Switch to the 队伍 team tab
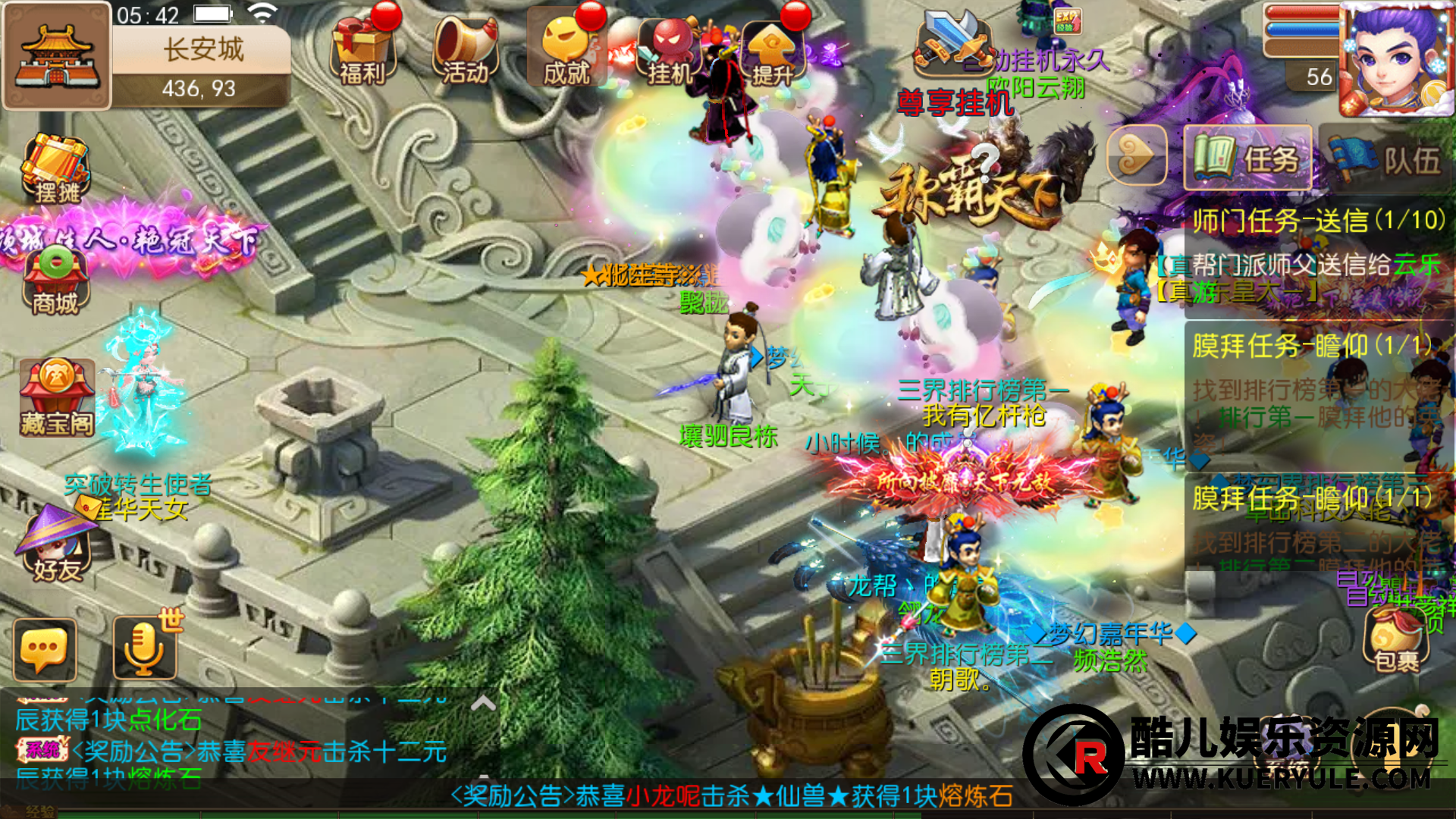Image resolution: width=1456 pixels, height=819 pixels. pyautogui.click(x=1386, y=158)
